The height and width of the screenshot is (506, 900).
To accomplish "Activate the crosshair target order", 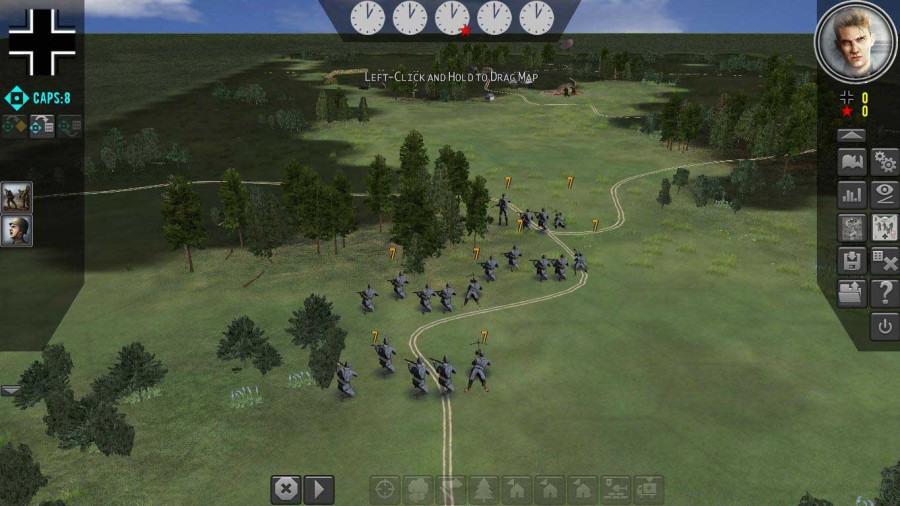I will tap(386, 489).
